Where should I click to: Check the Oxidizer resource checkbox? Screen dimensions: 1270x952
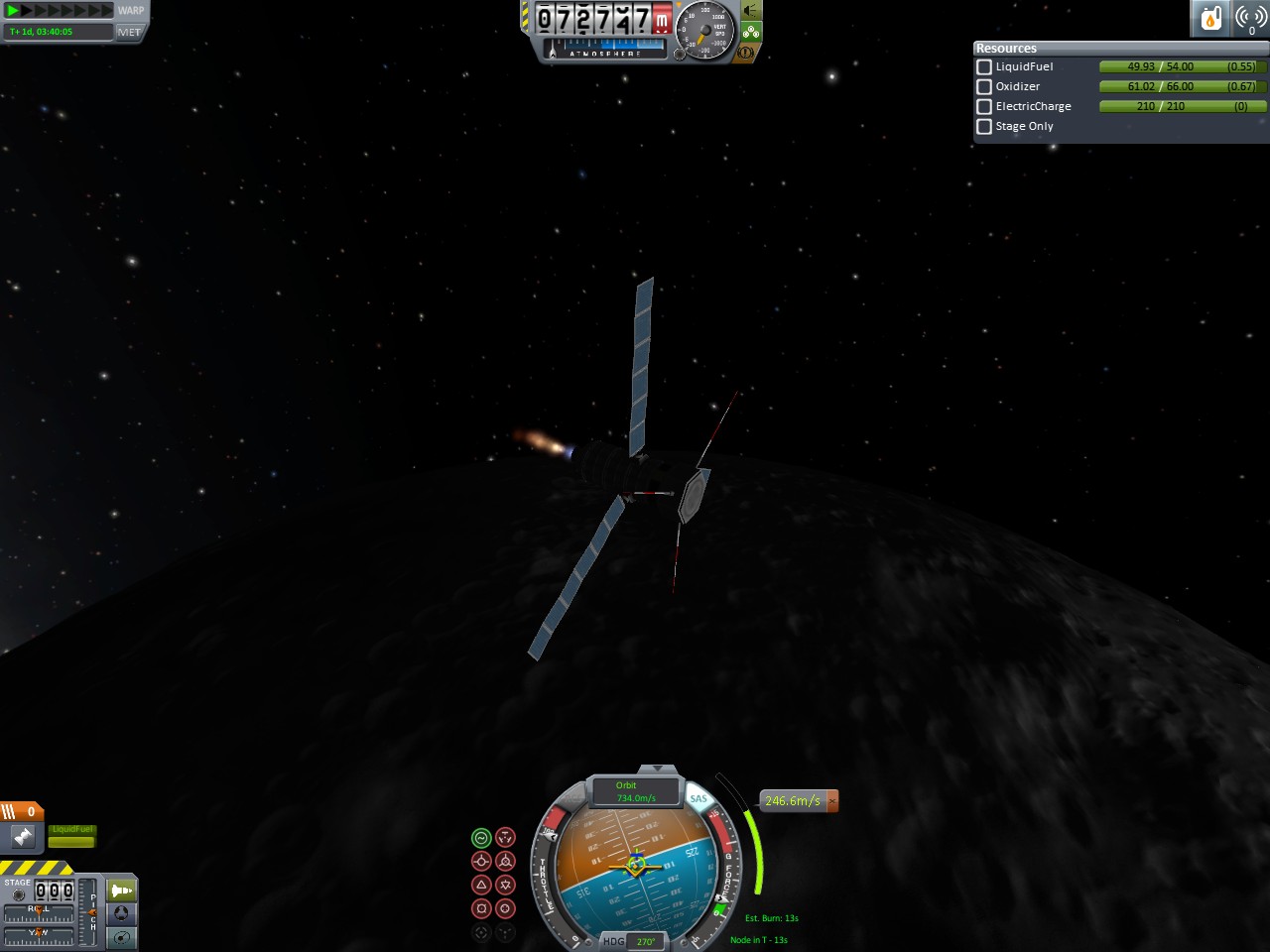point(984,87)
